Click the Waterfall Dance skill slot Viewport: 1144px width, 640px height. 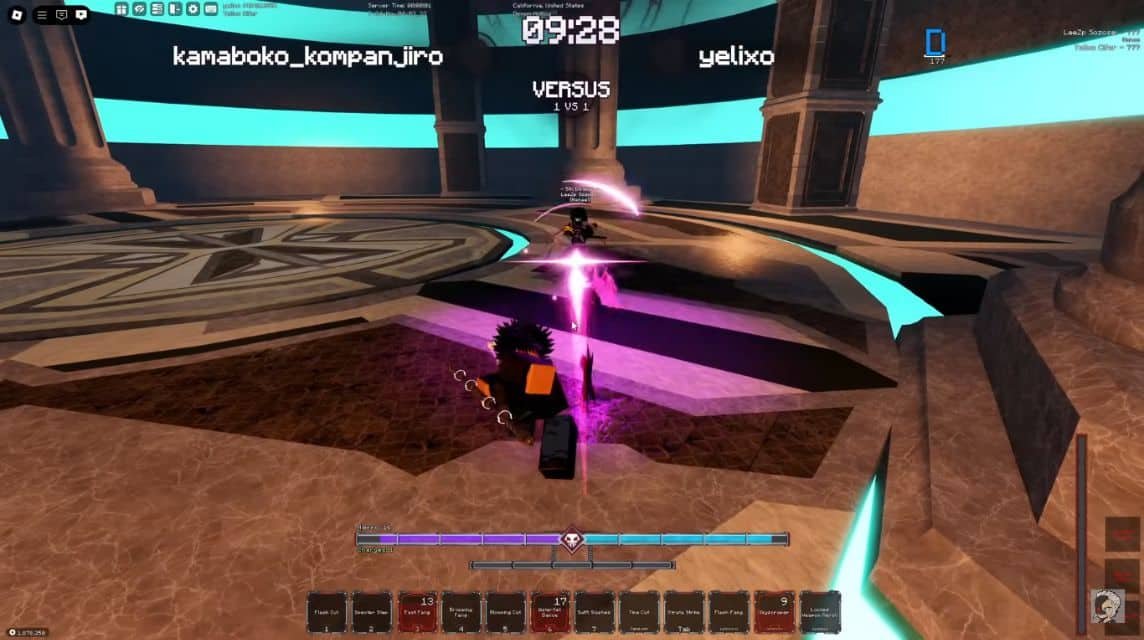(550, 612)
